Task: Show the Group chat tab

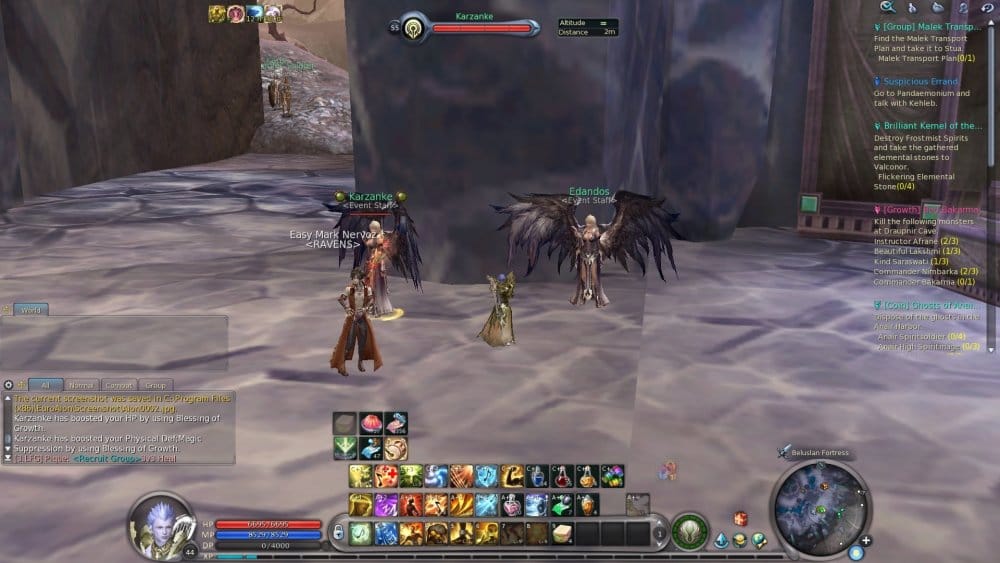Action: click(155, 384)
